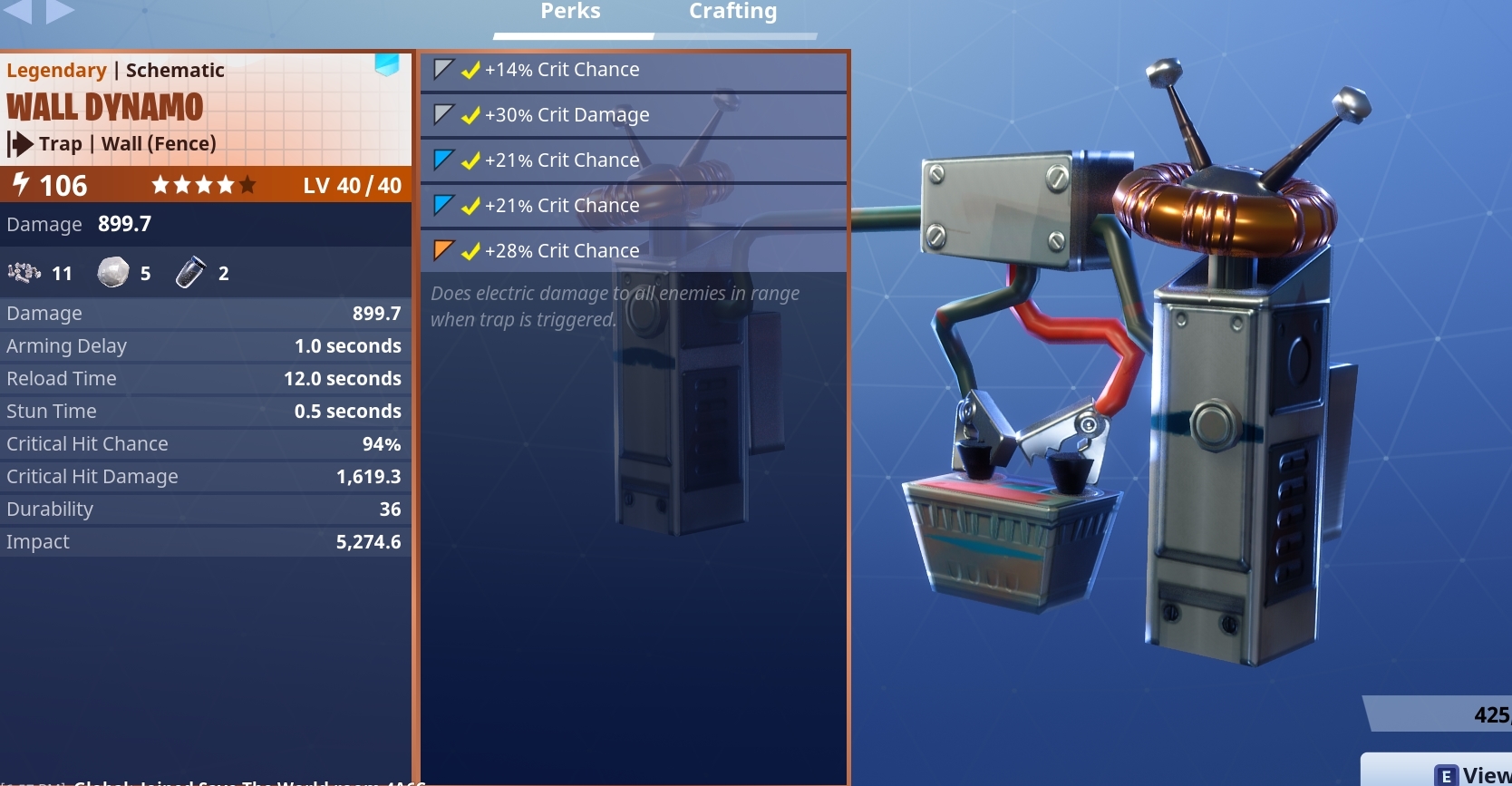This screenshot has width=1512, height=786.
Task: Select the Perks tab
Action: click(x=570, y=12)
